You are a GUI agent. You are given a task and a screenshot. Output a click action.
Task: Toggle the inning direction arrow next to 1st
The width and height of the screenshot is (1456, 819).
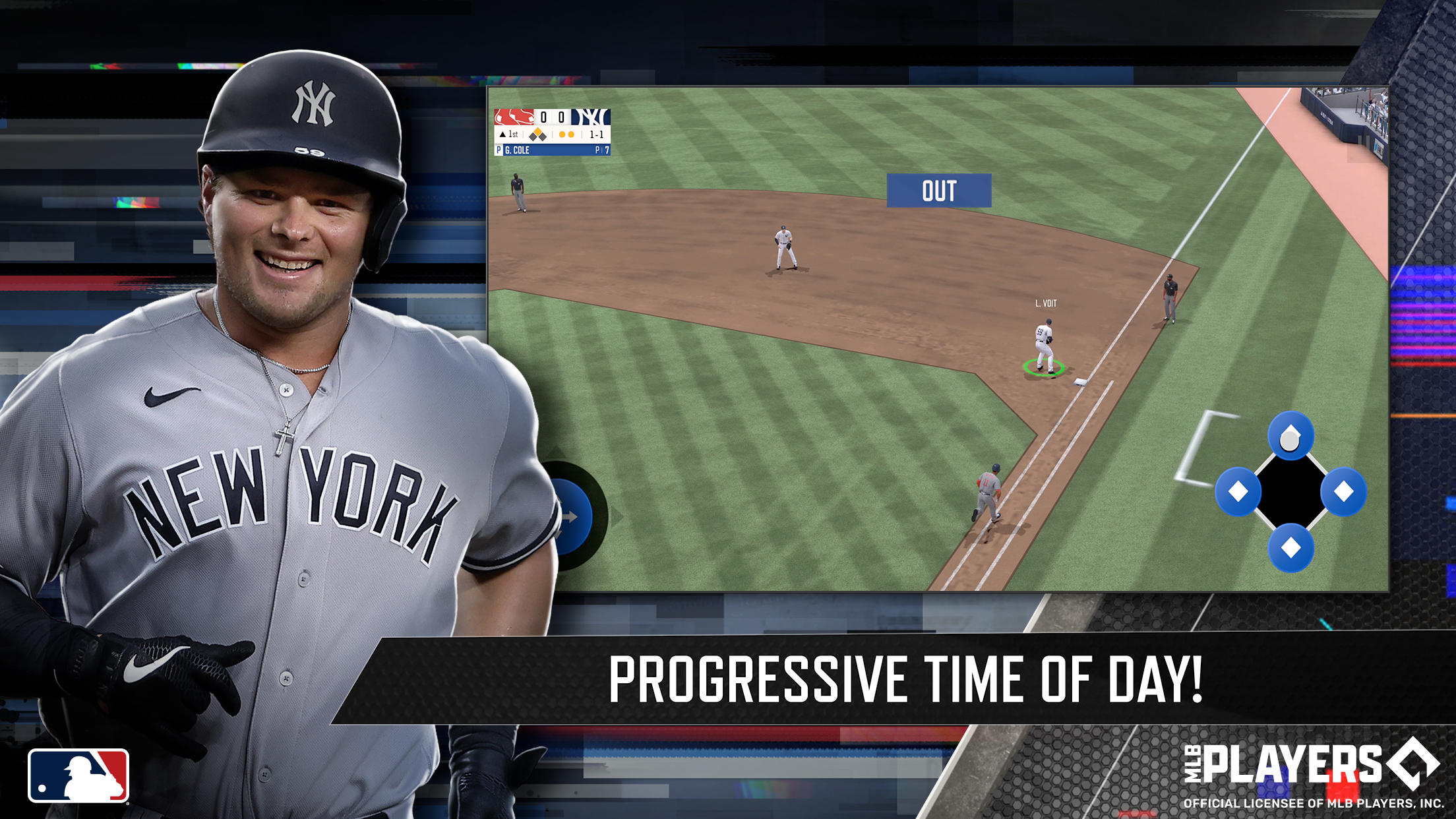coord(503,135)
